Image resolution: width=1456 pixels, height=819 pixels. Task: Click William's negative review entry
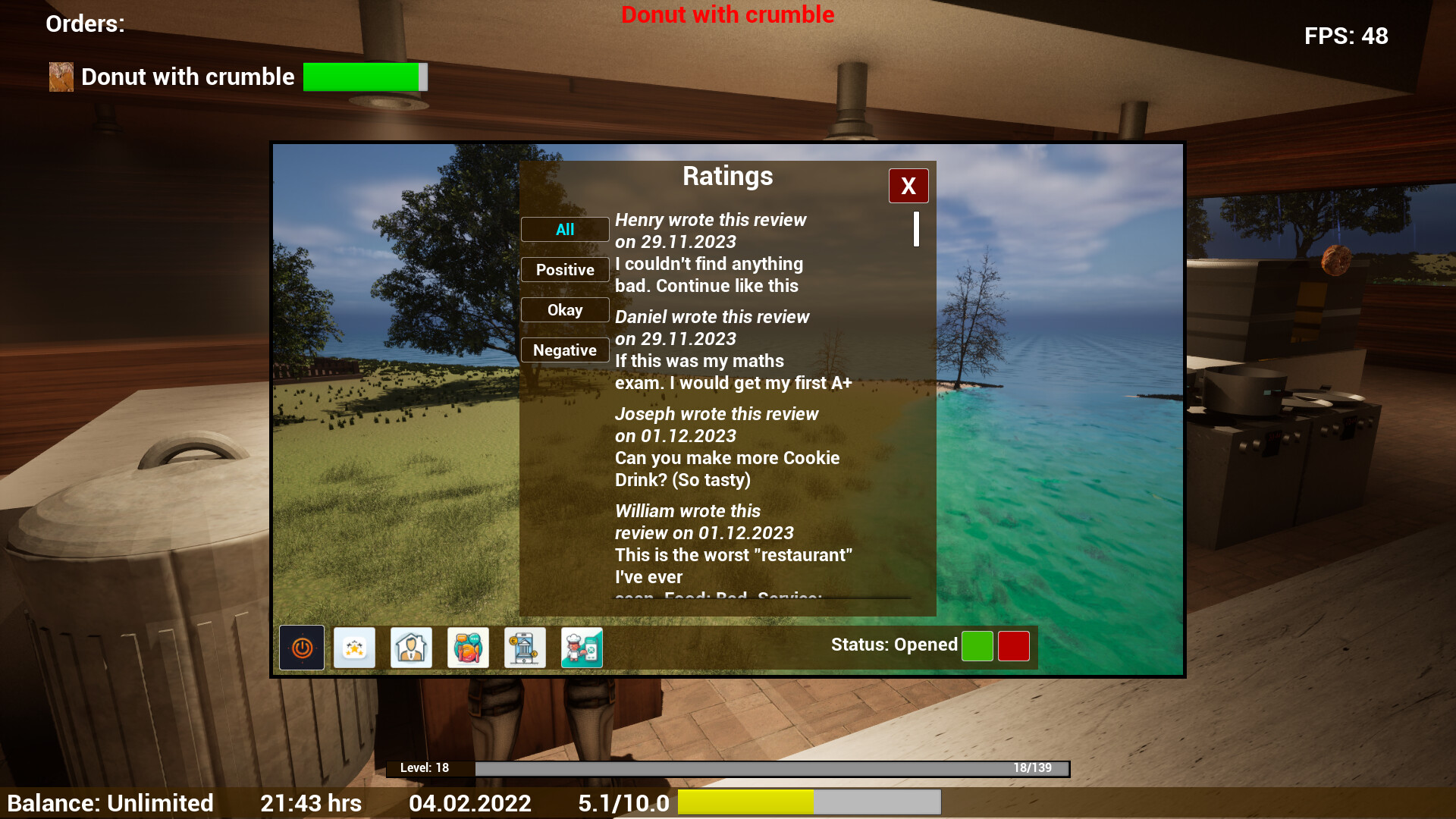732,544
